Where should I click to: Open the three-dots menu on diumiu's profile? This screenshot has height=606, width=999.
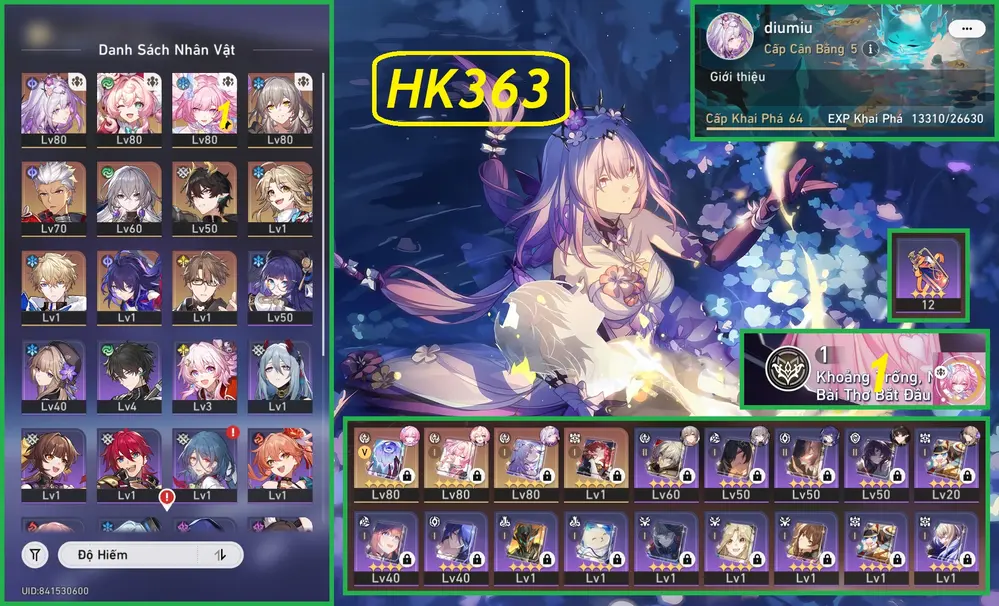pos(966,29)
